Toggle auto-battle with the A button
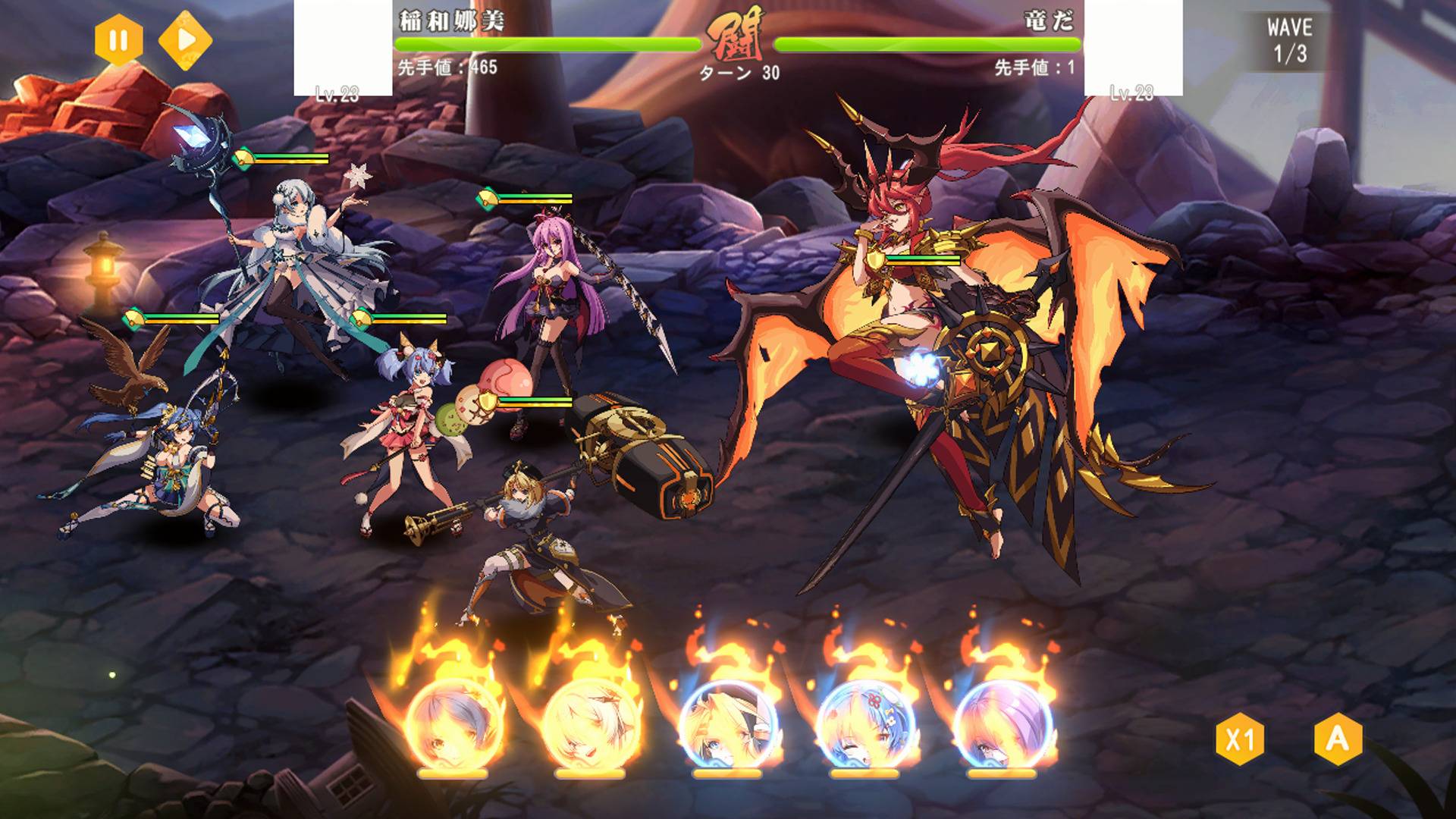The image size is (1456, 819). coord(1338,739)
